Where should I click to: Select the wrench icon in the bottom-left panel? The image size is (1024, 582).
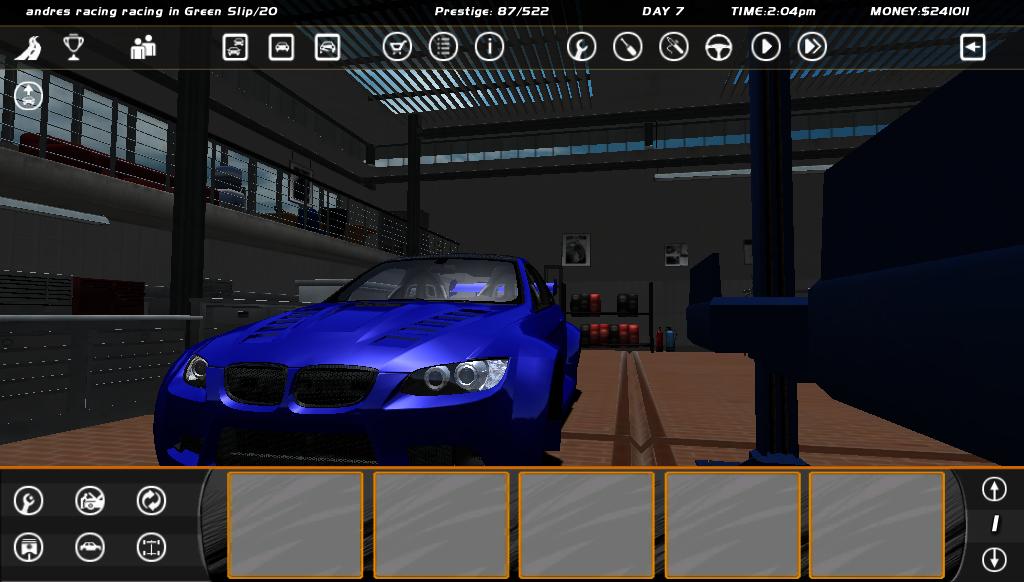click(x=29, y=500)
